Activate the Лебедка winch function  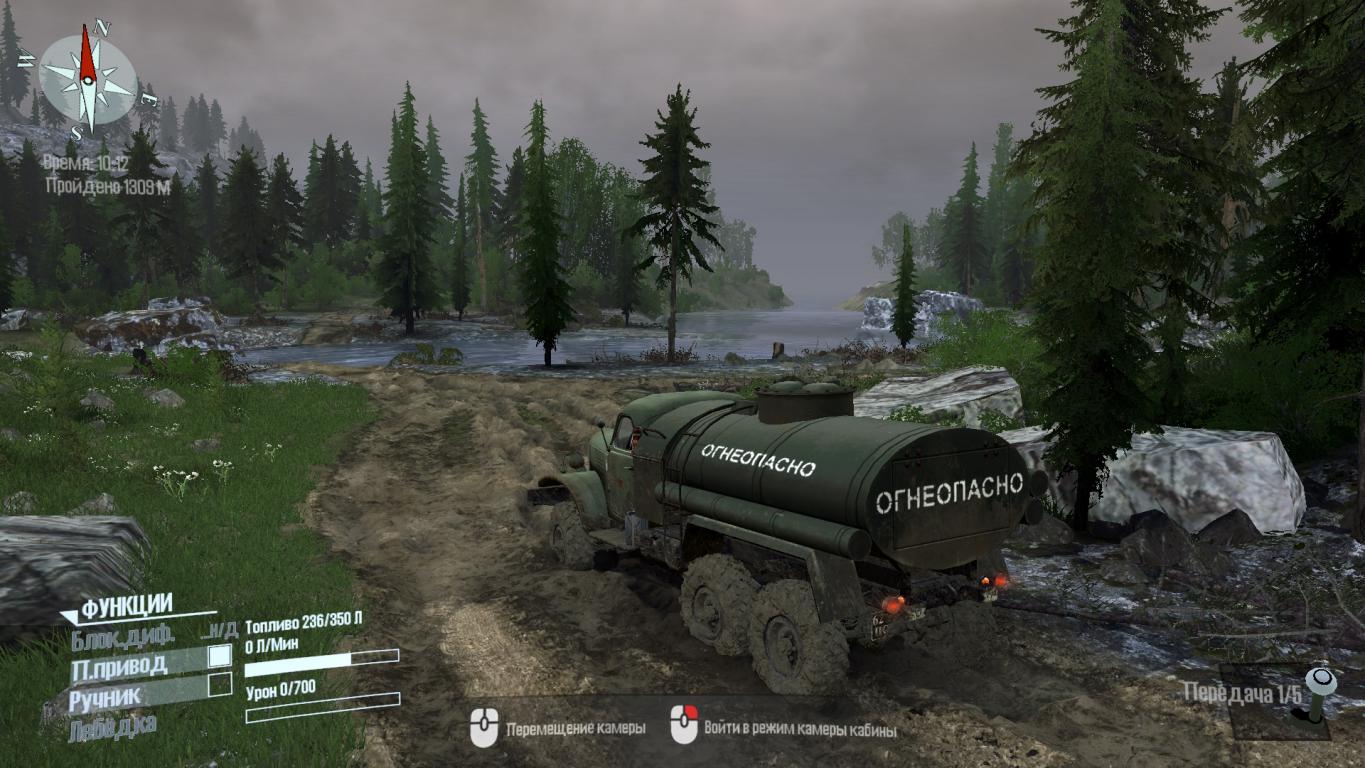(x=113, y=727)
